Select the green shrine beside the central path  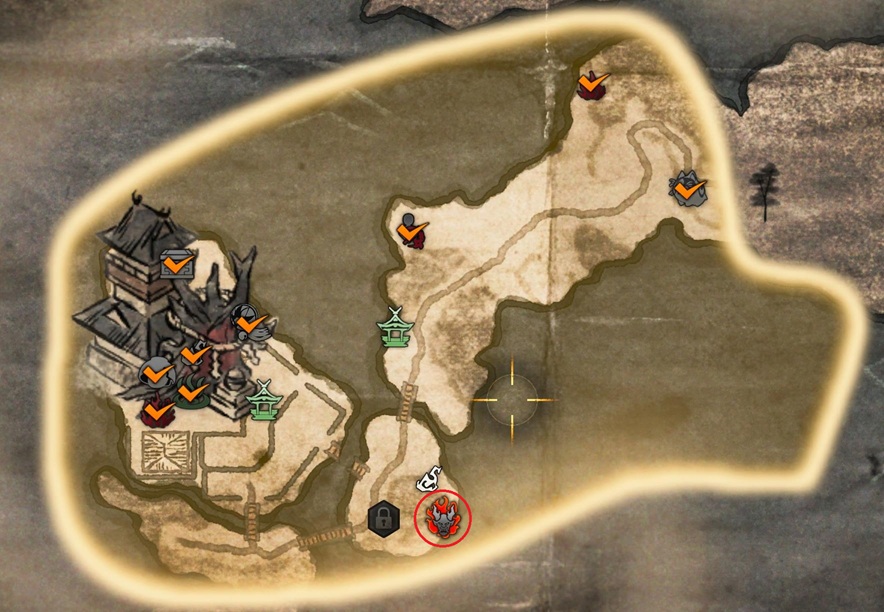click(394, 327)
